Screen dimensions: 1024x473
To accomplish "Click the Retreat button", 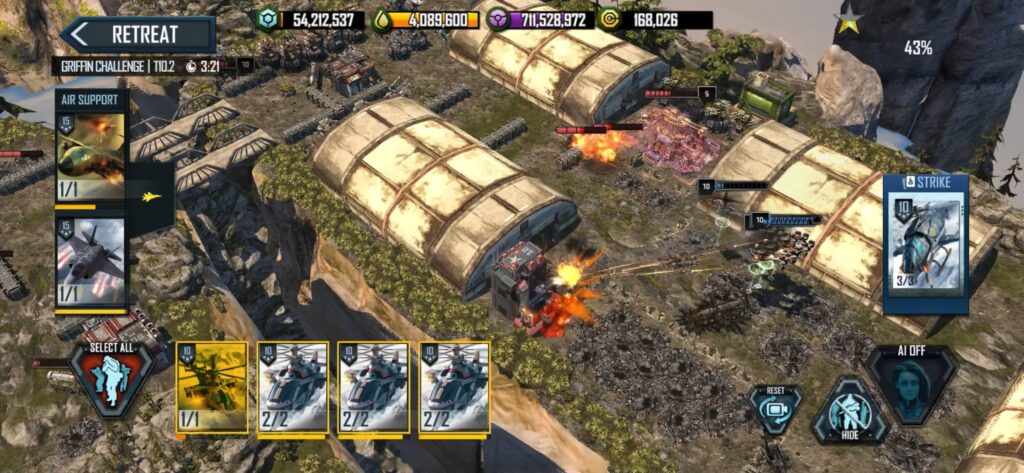I will pyautogui.click(x=138, y=34).
